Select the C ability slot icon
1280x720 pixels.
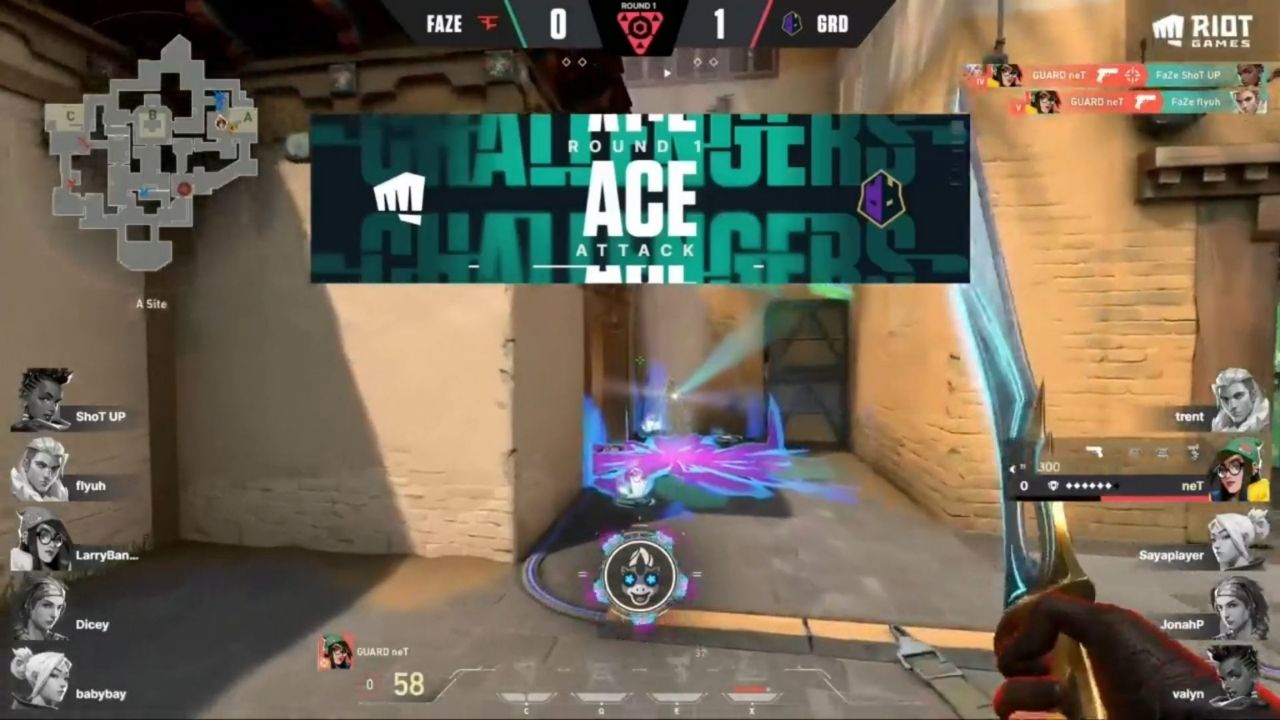click(x=525, y=697)
